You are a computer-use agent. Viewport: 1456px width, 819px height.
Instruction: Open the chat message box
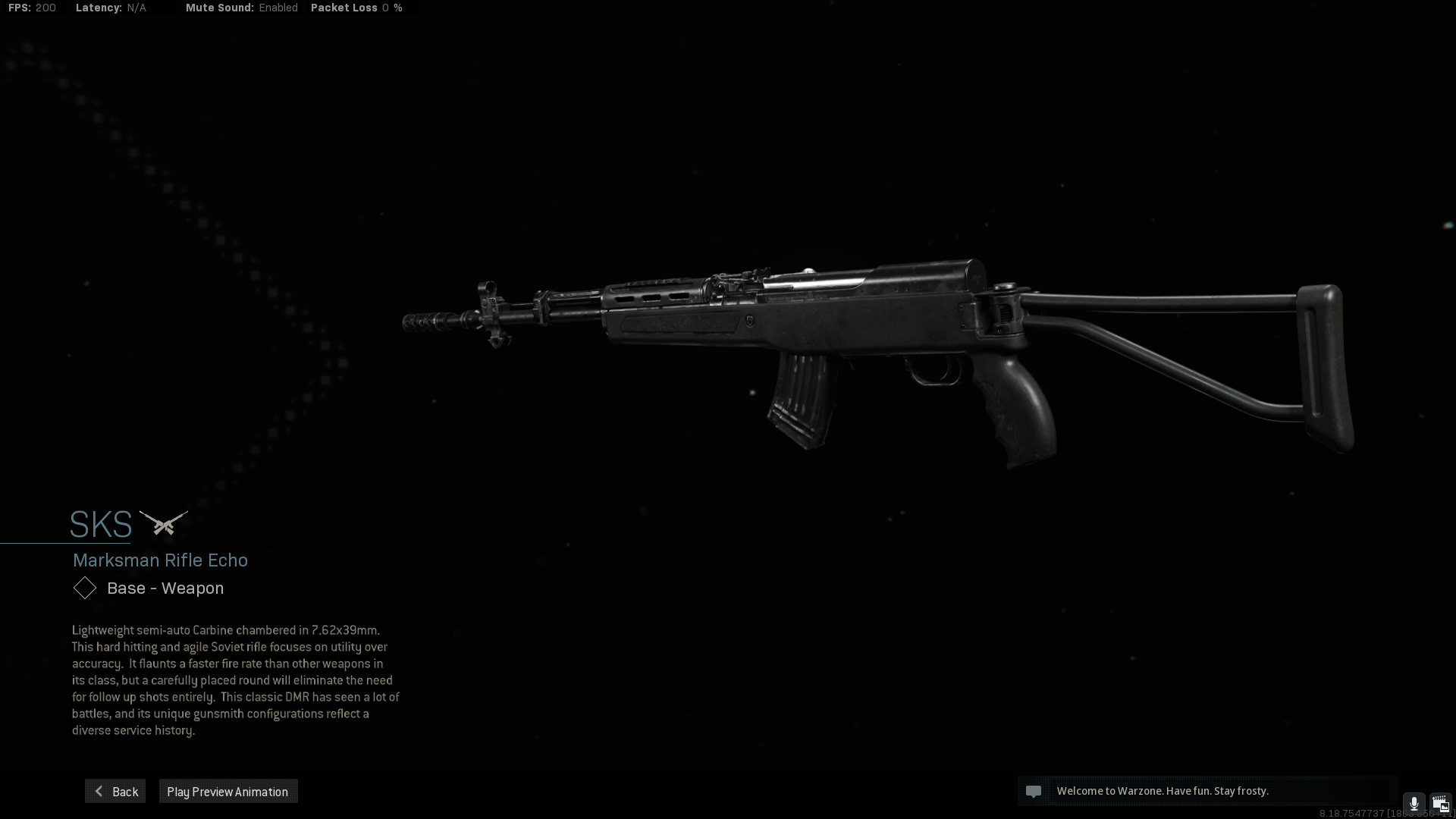(x=1206, y=791)
